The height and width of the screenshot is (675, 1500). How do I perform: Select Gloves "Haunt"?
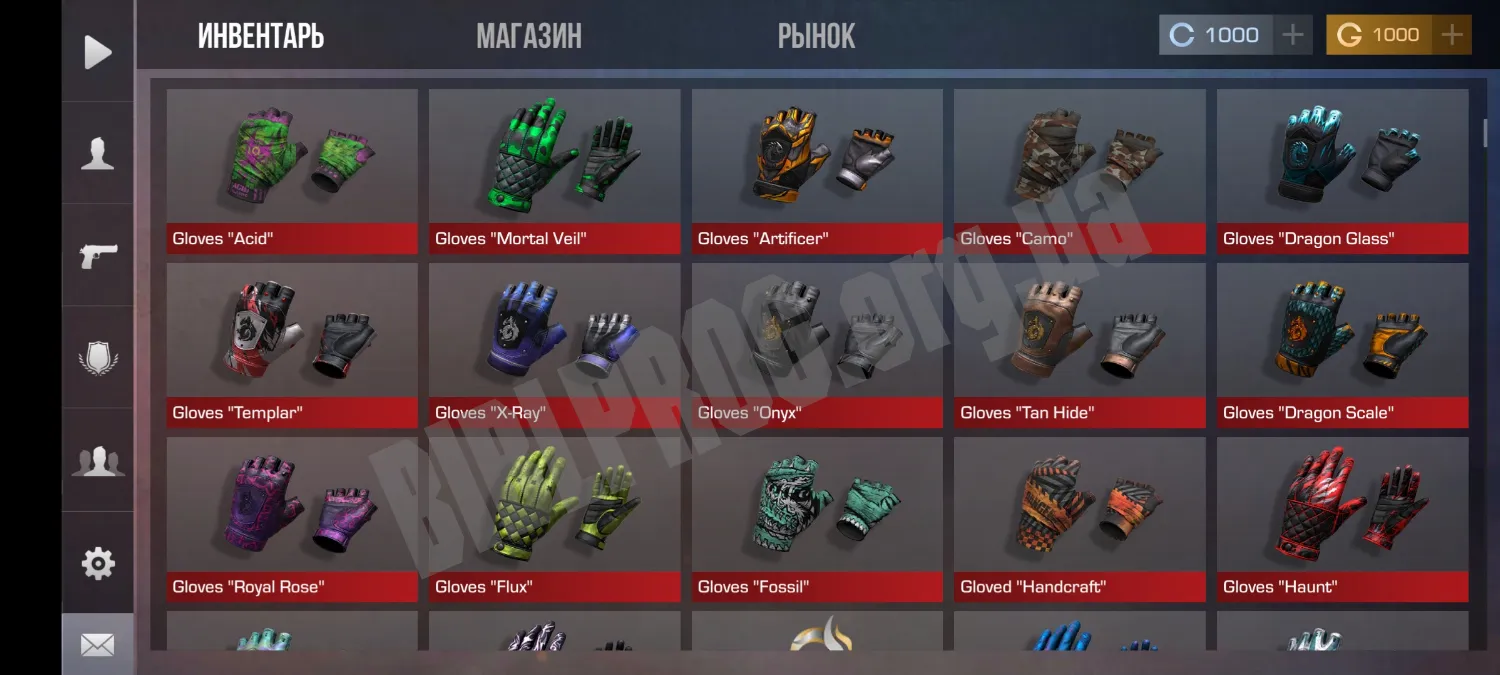(x=1342, y=518)
